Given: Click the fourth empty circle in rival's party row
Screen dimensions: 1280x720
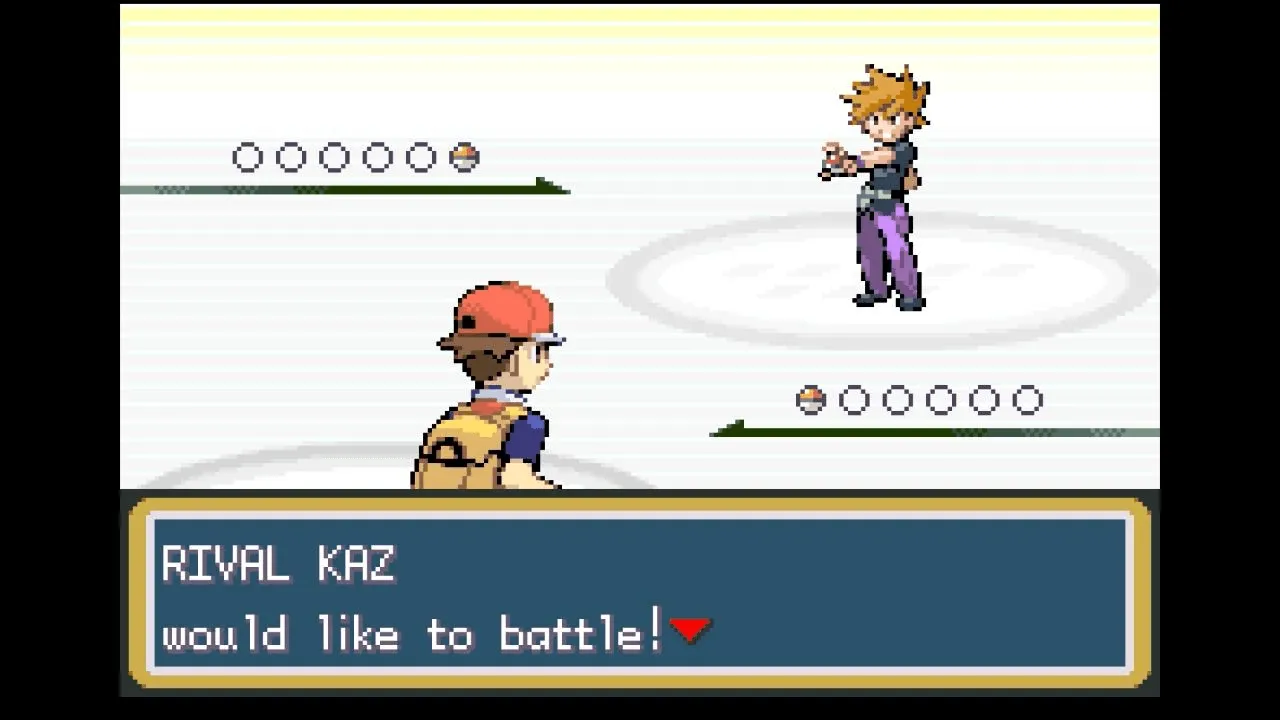Looking at the screenshot, I should pyautogui.click(x=378, y=157).
